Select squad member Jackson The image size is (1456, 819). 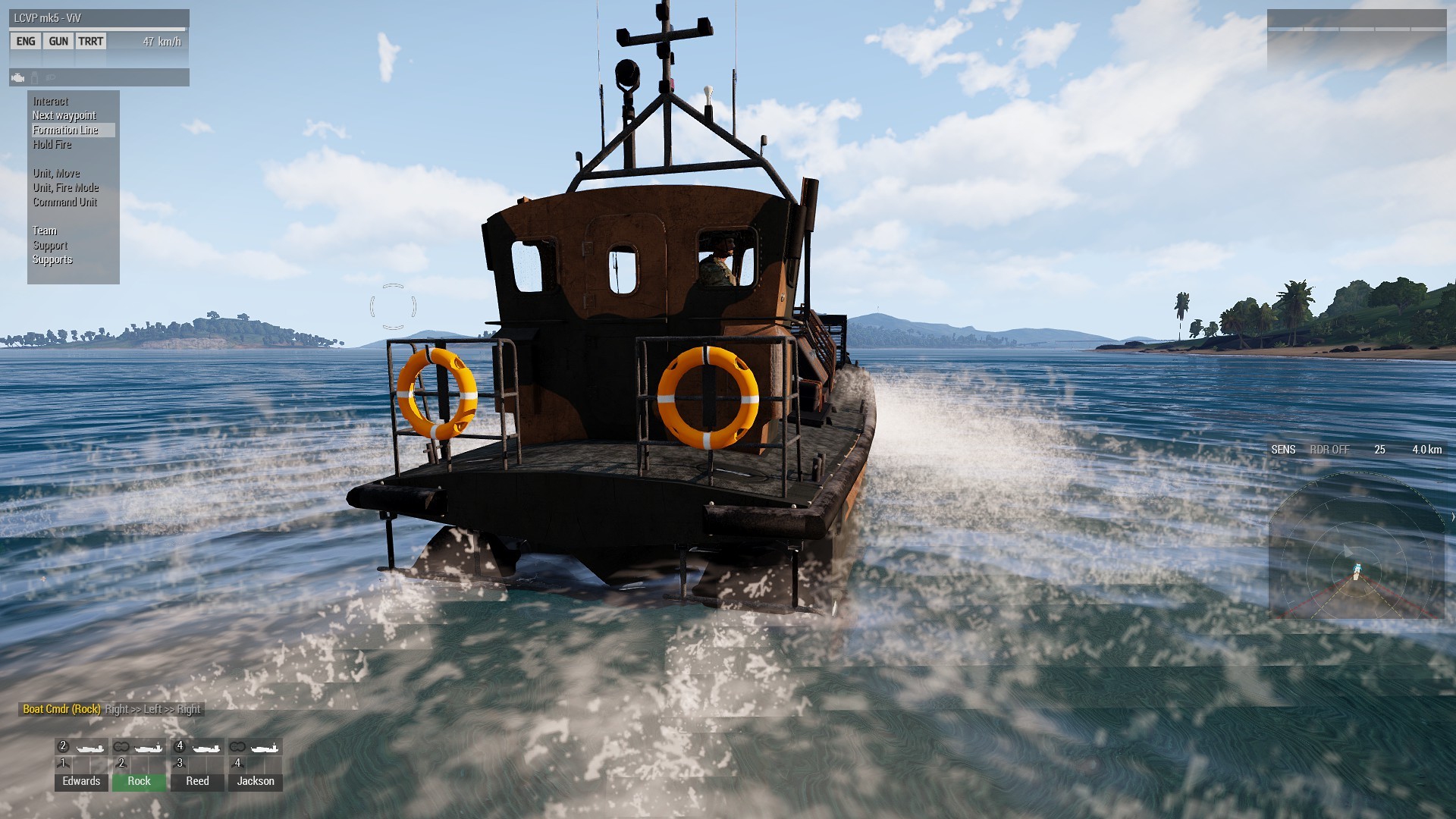256,781
